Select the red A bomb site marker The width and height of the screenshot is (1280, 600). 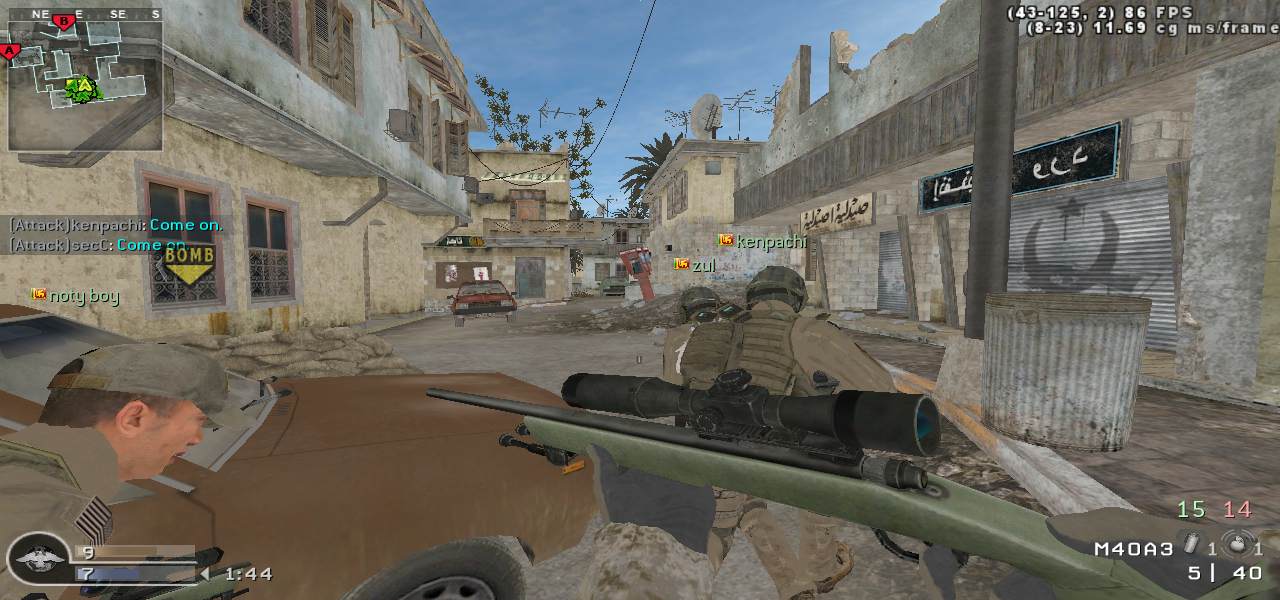pos(11,51)
